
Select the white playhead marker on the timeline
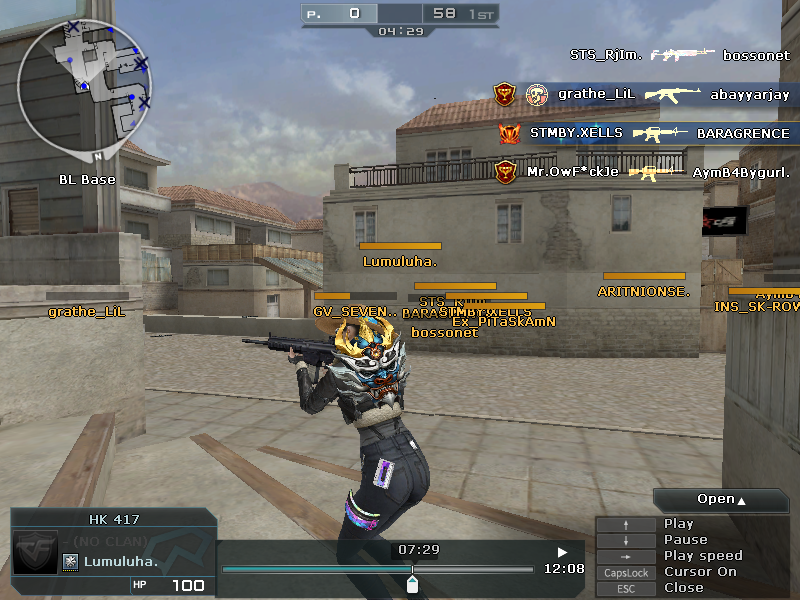(x=412, y=581)
